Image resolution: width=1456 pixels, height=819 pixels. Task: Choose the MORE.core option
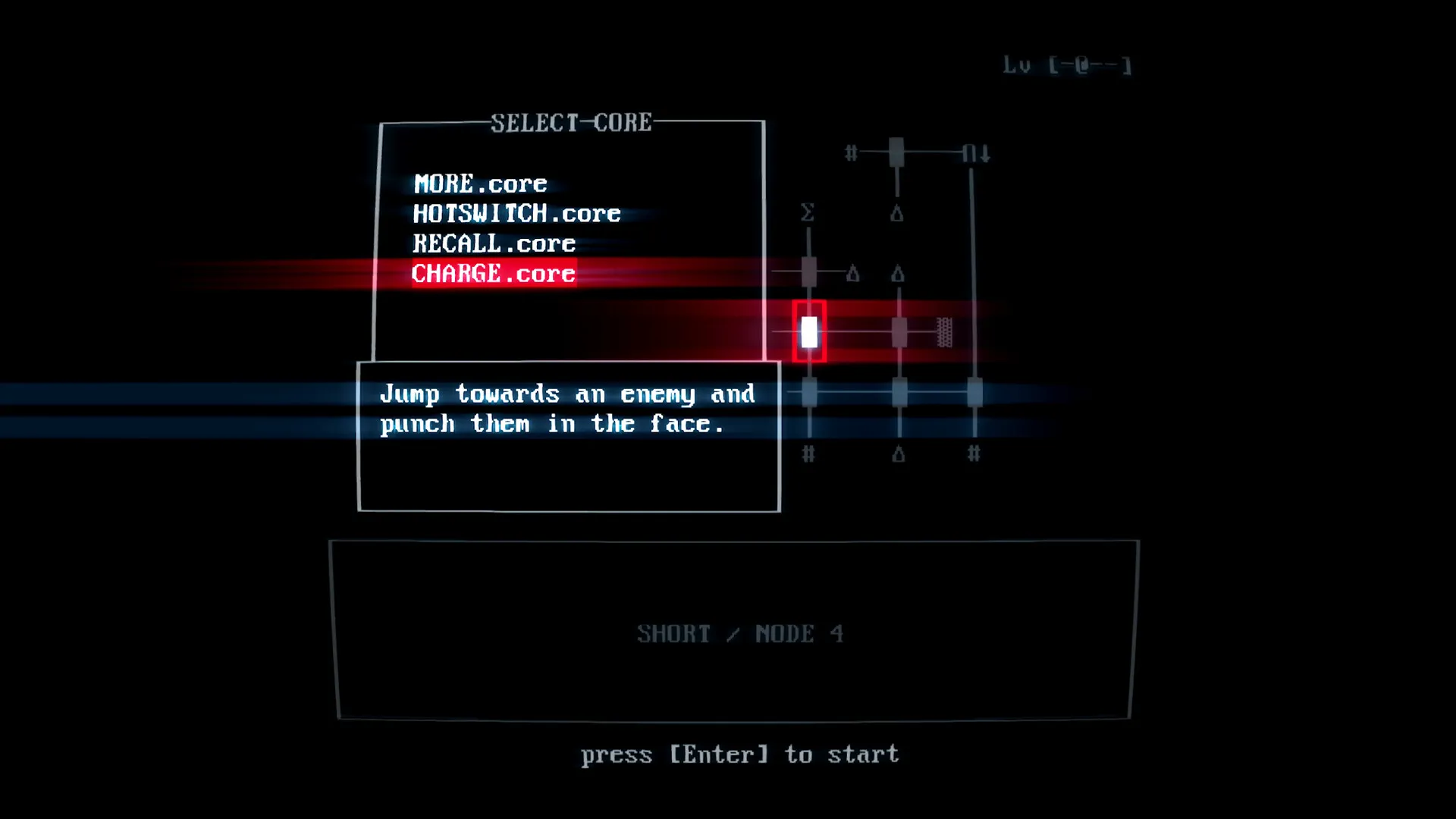(479, 184)
